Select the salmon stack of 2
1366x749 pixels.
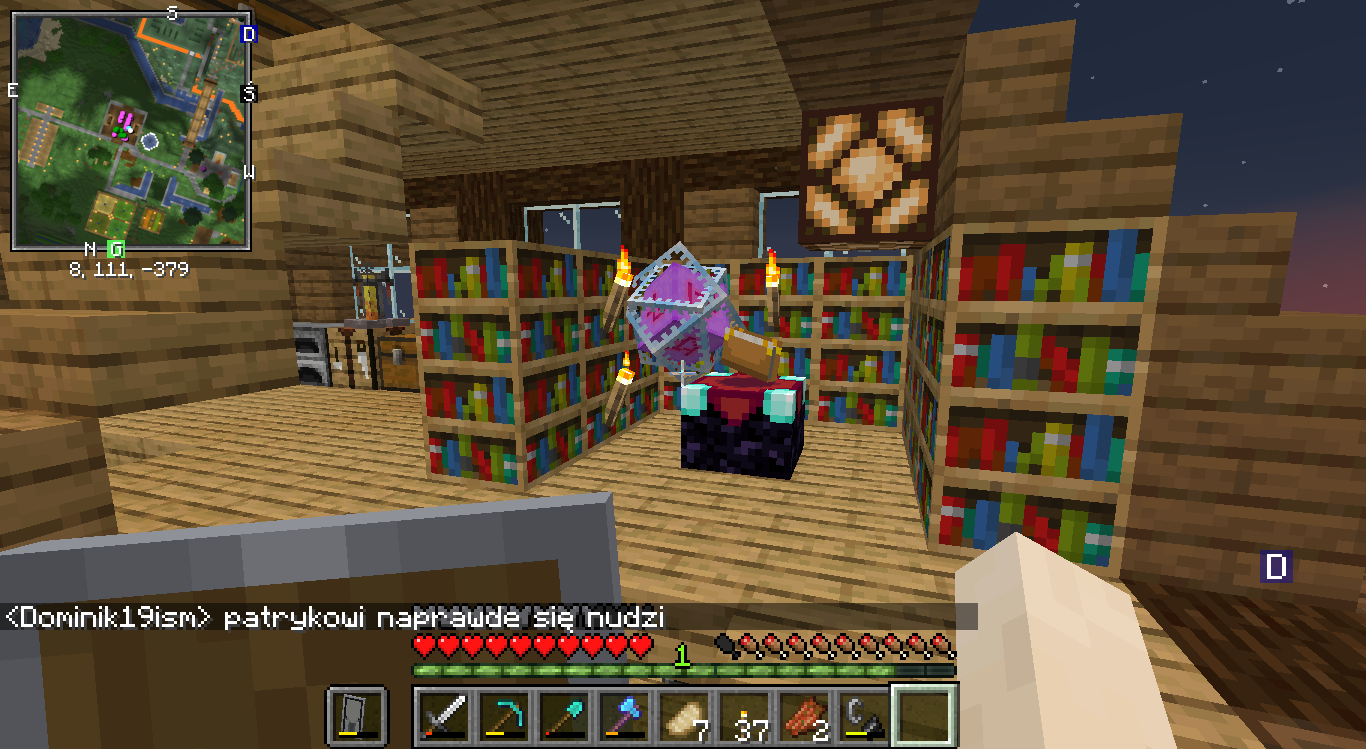coord(804,716)
